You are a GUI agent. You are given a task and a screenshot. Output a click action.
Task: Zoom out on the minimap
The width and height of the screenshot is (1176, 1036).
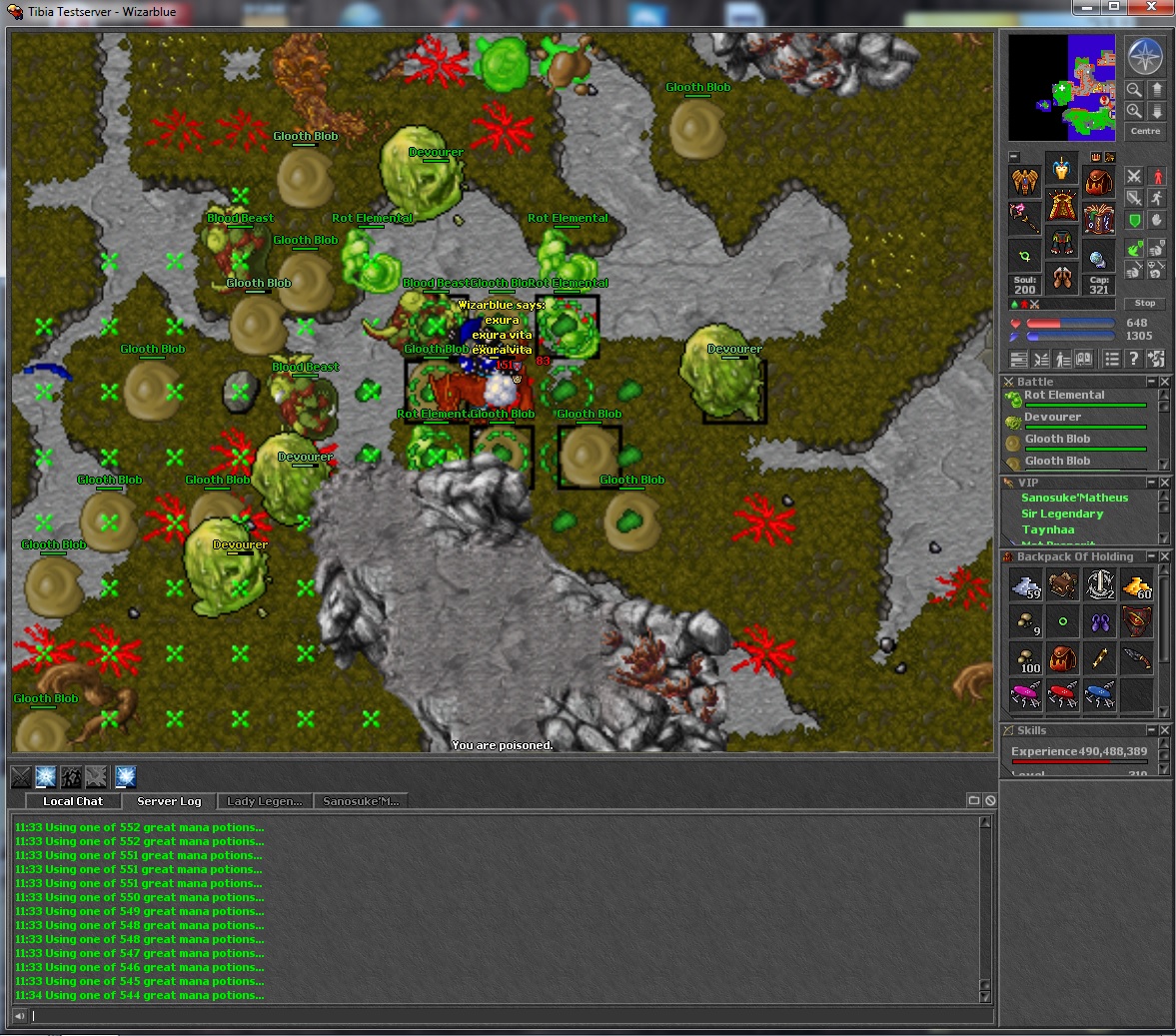coord(1134,90)
